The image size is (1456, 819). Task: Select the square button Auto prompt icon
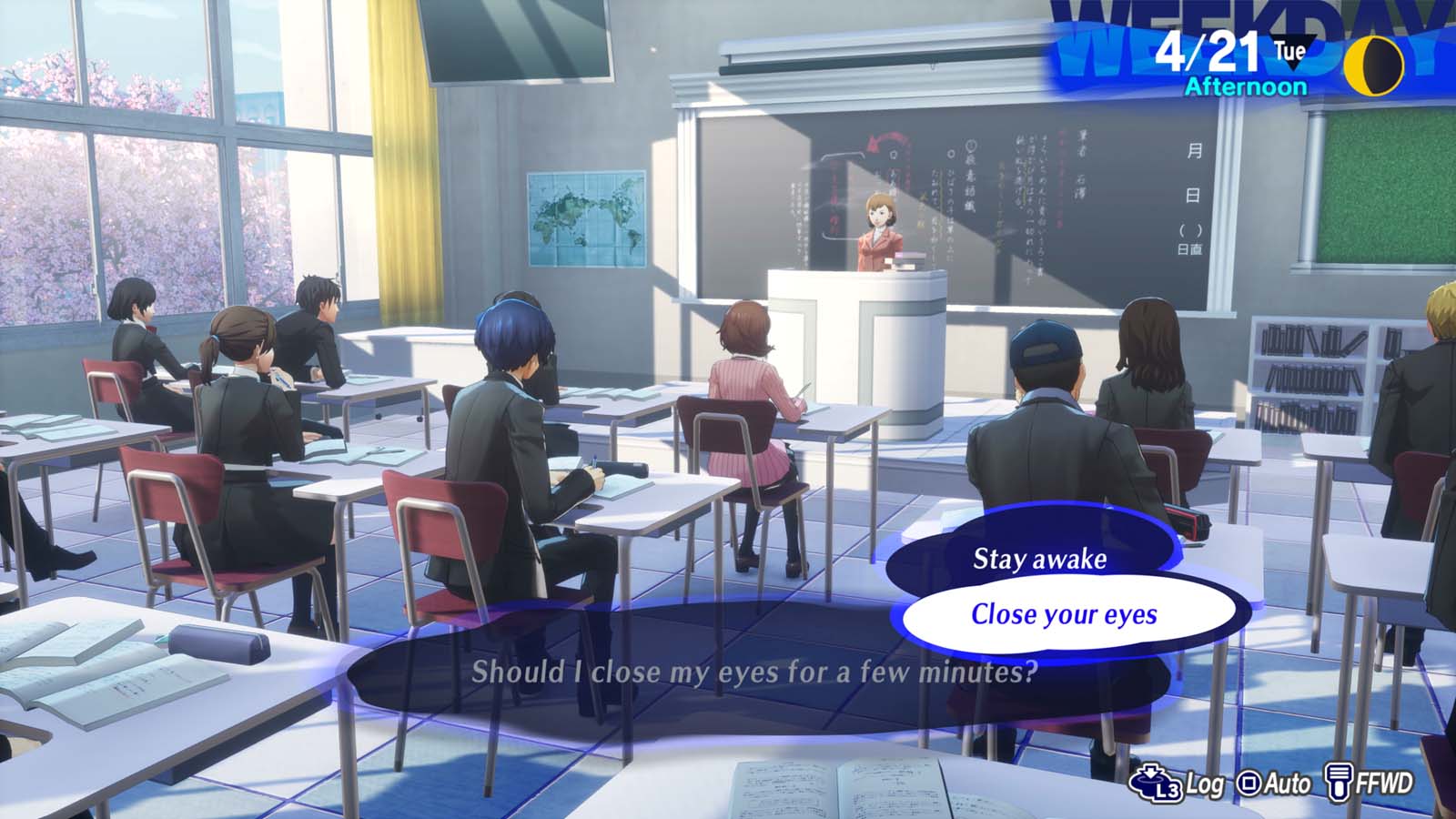click(1249, 781)
